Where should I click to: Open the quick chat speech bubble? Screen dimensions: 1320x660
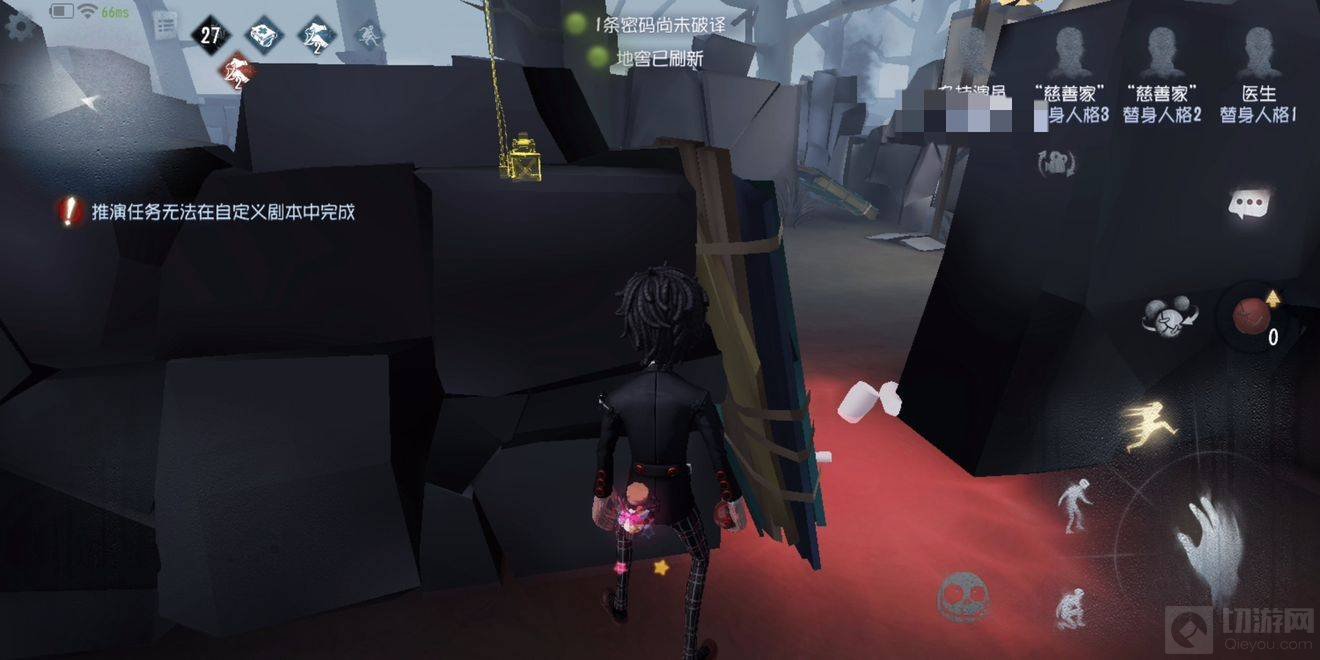pos(1249,205)
